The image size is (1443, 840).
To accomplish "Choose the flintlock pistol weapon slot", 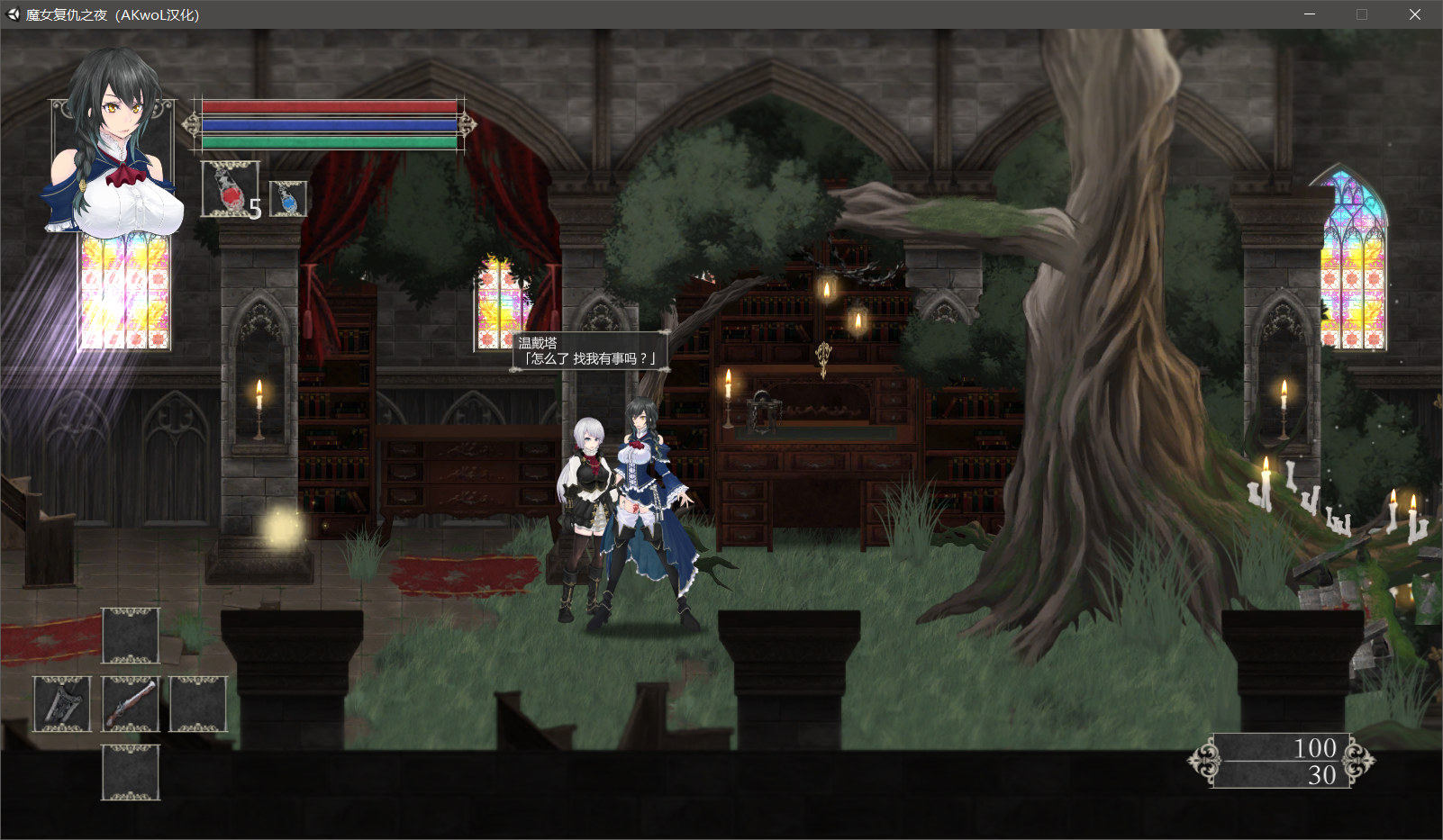I will click(131, 703).
